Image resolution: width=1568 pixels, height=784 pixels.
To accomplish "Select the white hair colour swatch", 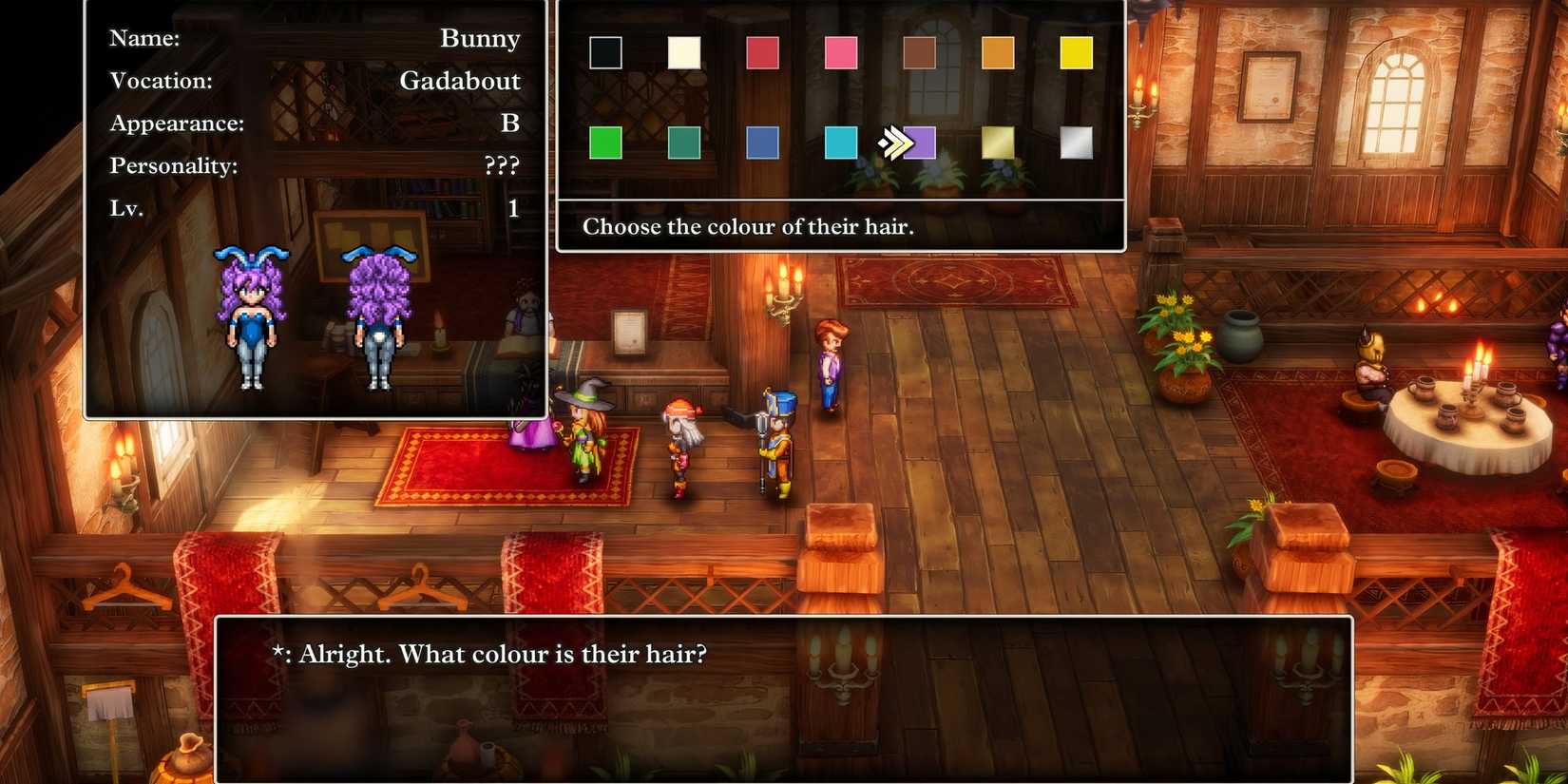I will point(684,55).
